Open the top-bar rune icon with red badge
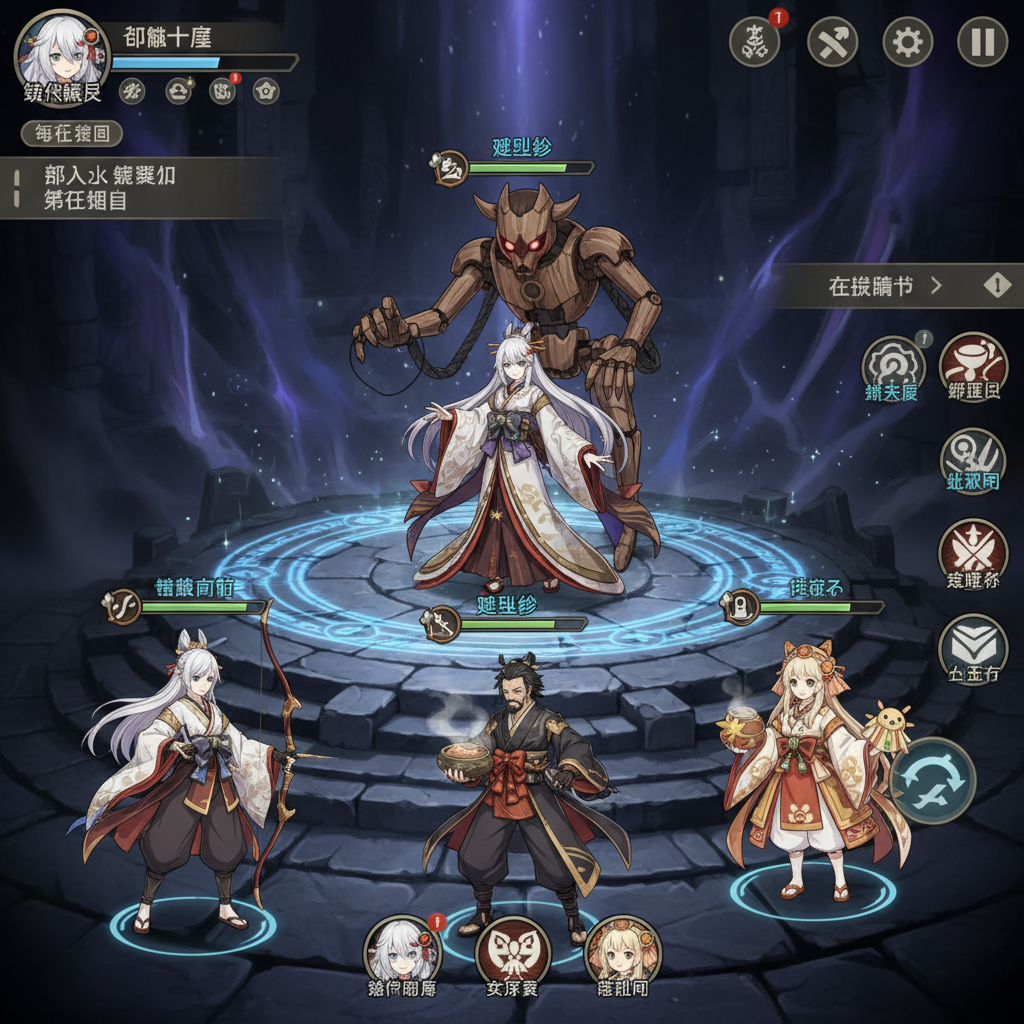Viewport: 1024px width, 1024px height. [x=755, y=42]
